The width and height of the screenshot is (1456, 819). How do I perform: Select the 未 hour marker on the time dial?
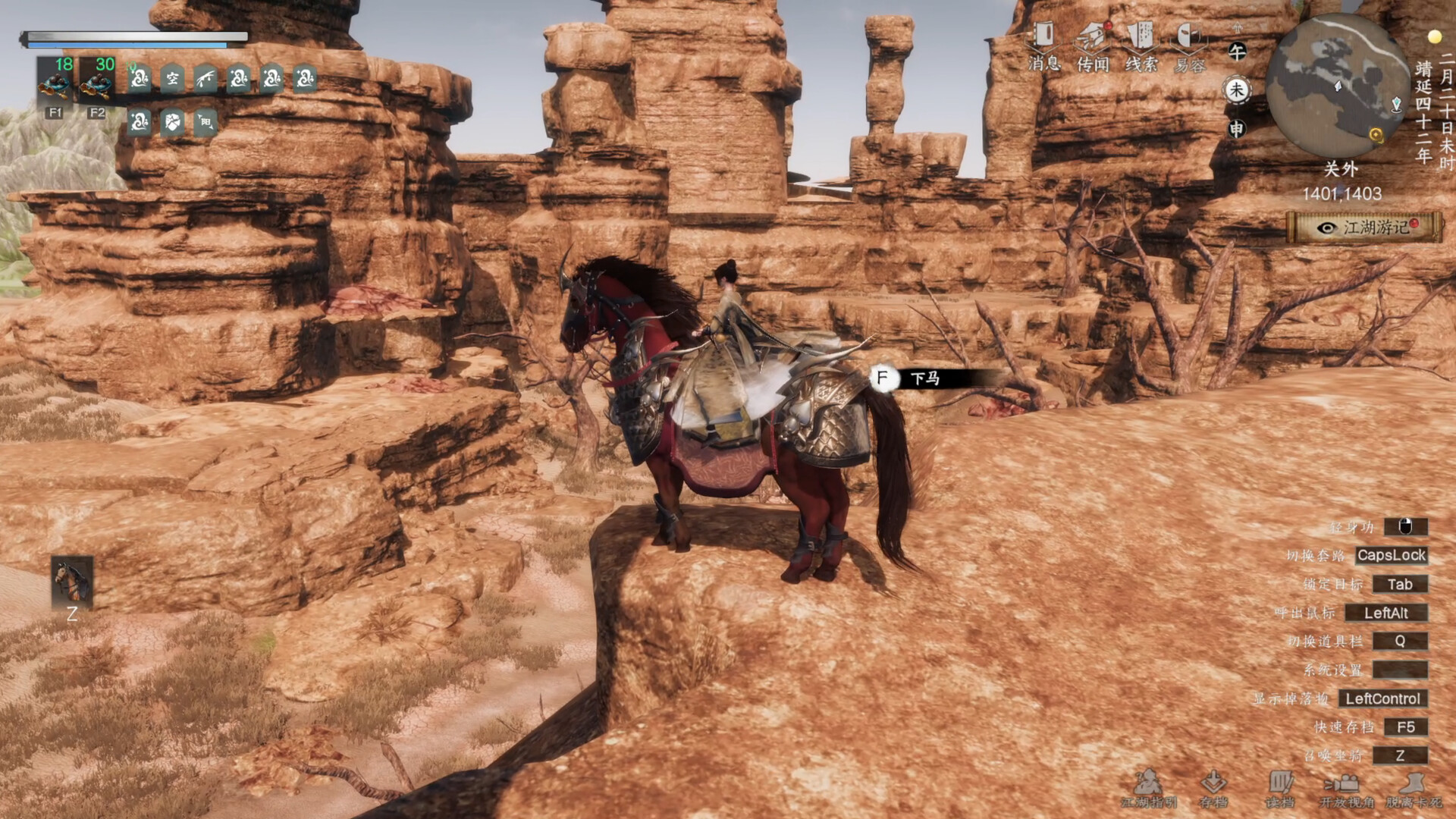click(x=1237, y=90)
